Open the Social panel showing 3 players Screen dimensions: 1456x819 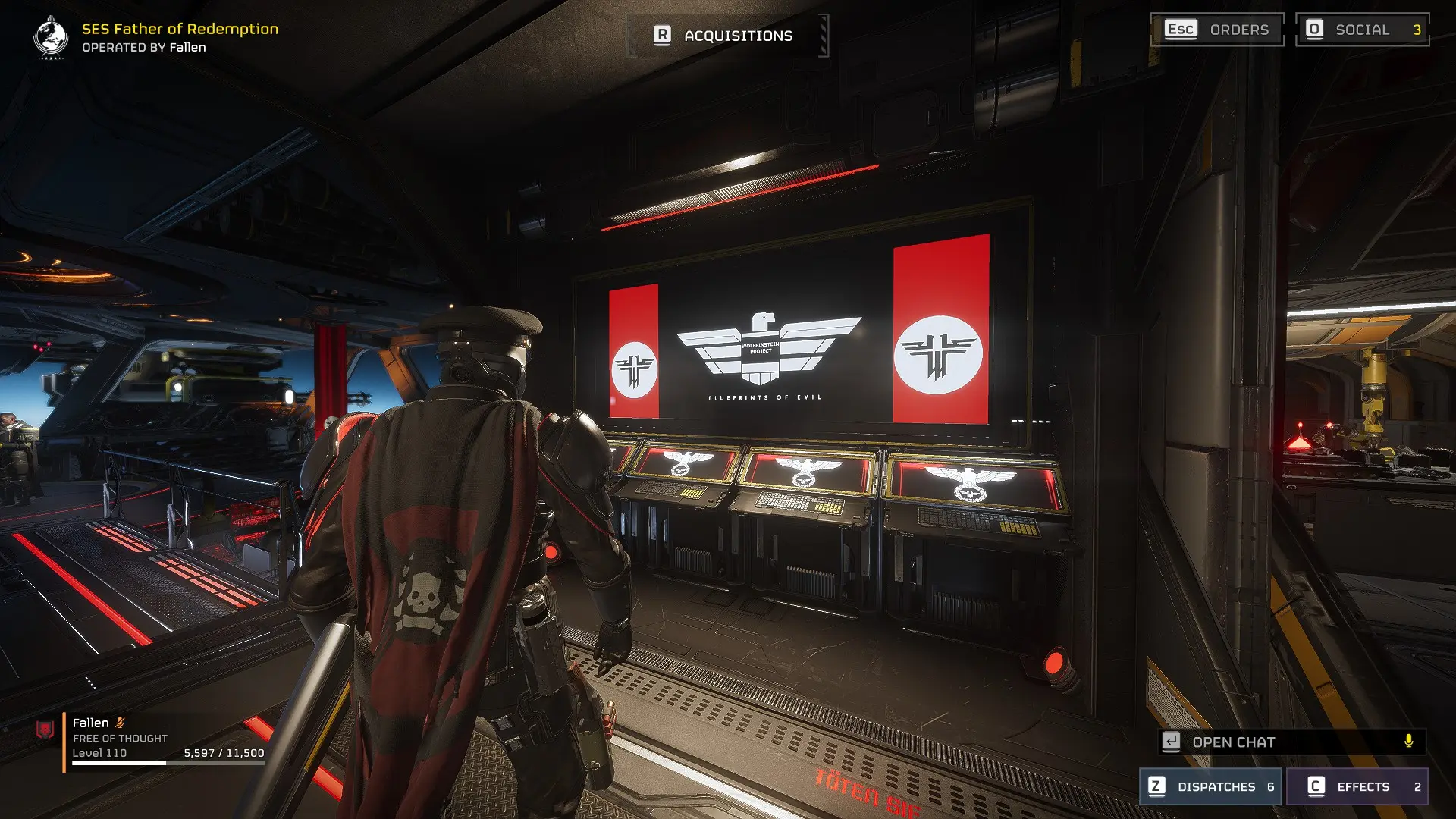tap(1363, 30)
